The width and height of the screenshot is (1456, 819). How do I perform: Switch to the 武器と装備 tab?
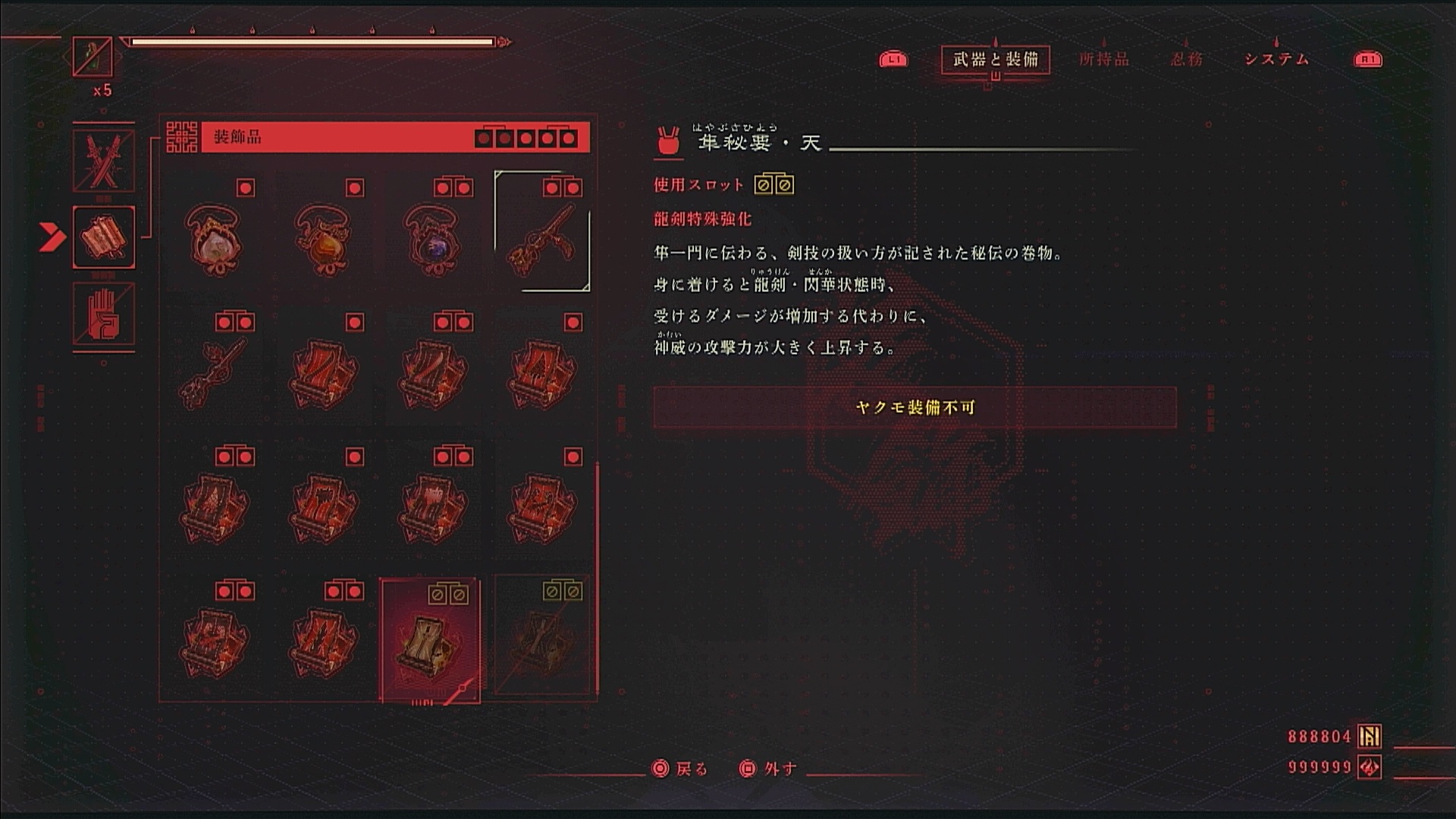995,59
